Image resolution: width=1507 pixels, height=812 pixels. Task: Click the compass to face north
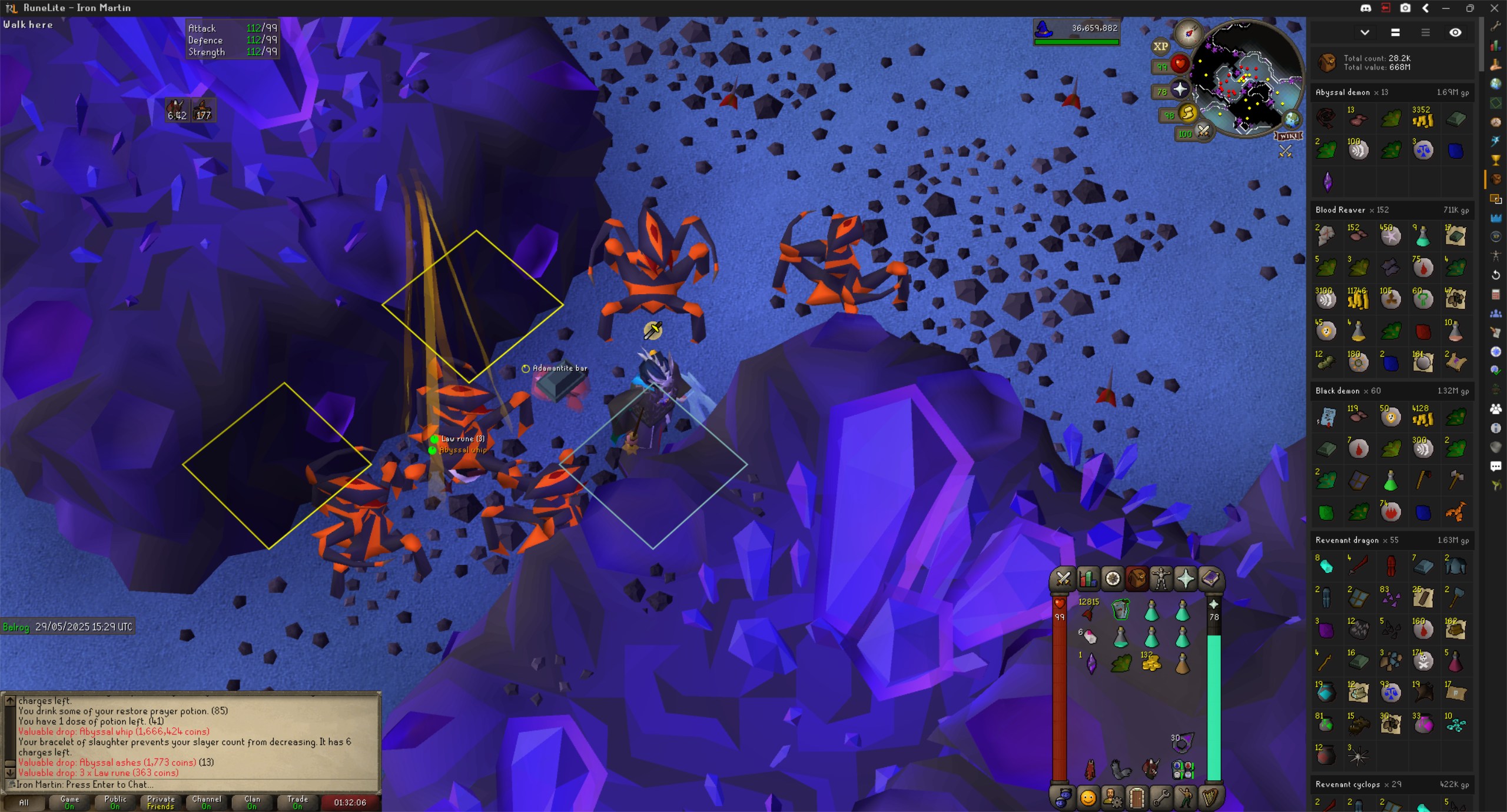click(1188, 32)
